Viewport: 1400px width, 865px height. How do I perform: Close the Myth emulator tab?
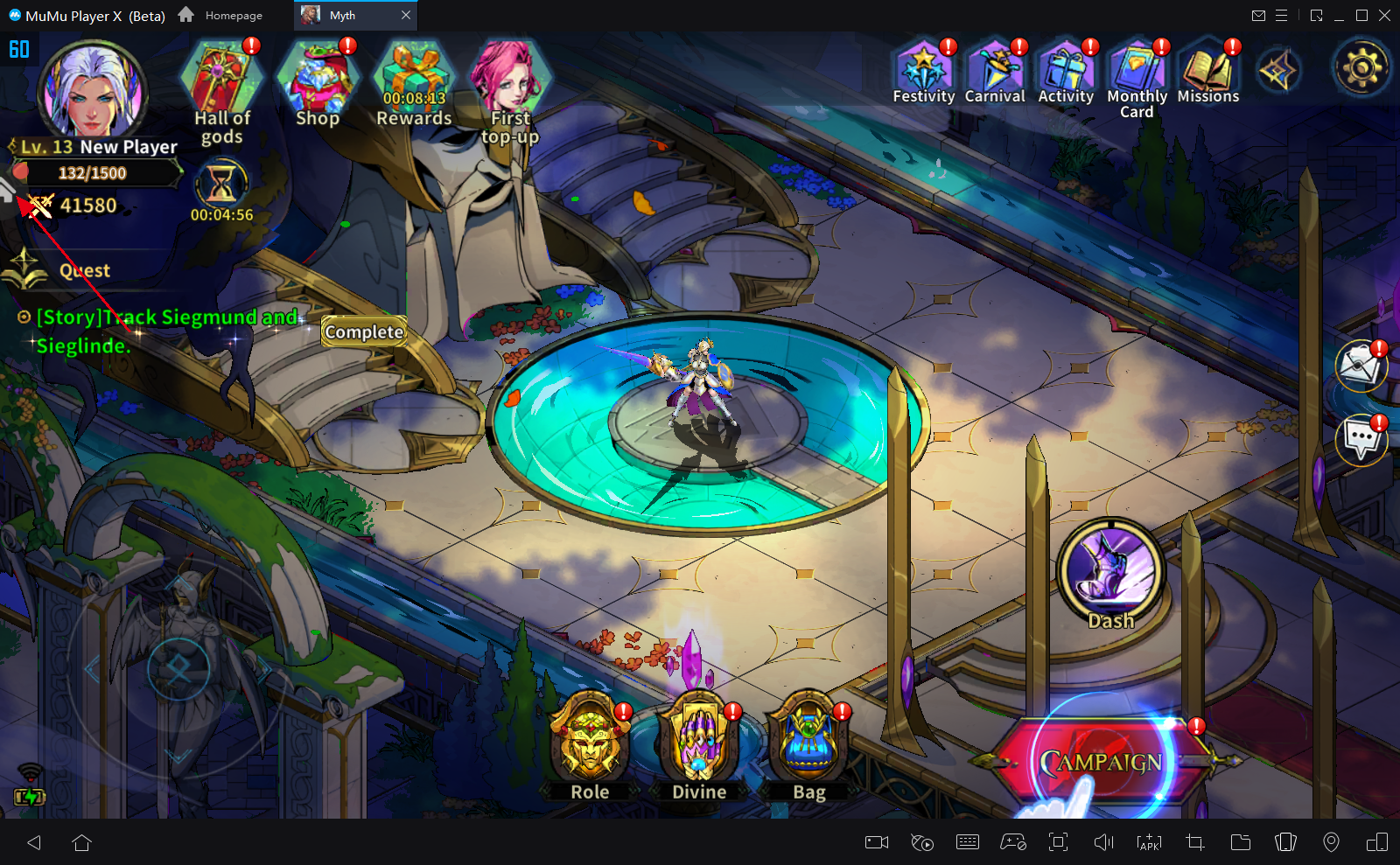406,16
